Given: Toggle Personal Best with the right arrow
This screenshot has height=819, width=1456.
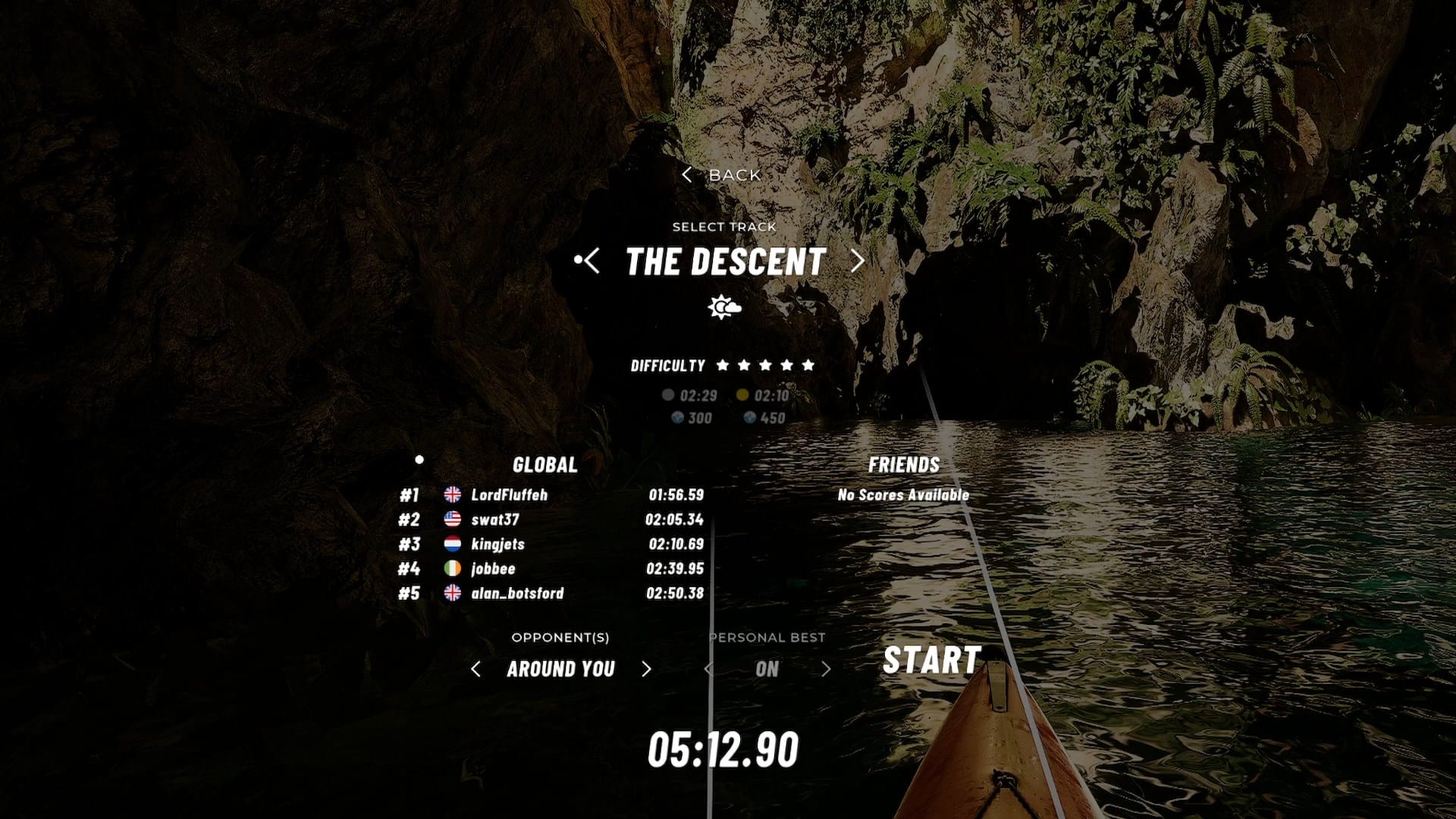Looking at the screenshot, I should 826,669.
